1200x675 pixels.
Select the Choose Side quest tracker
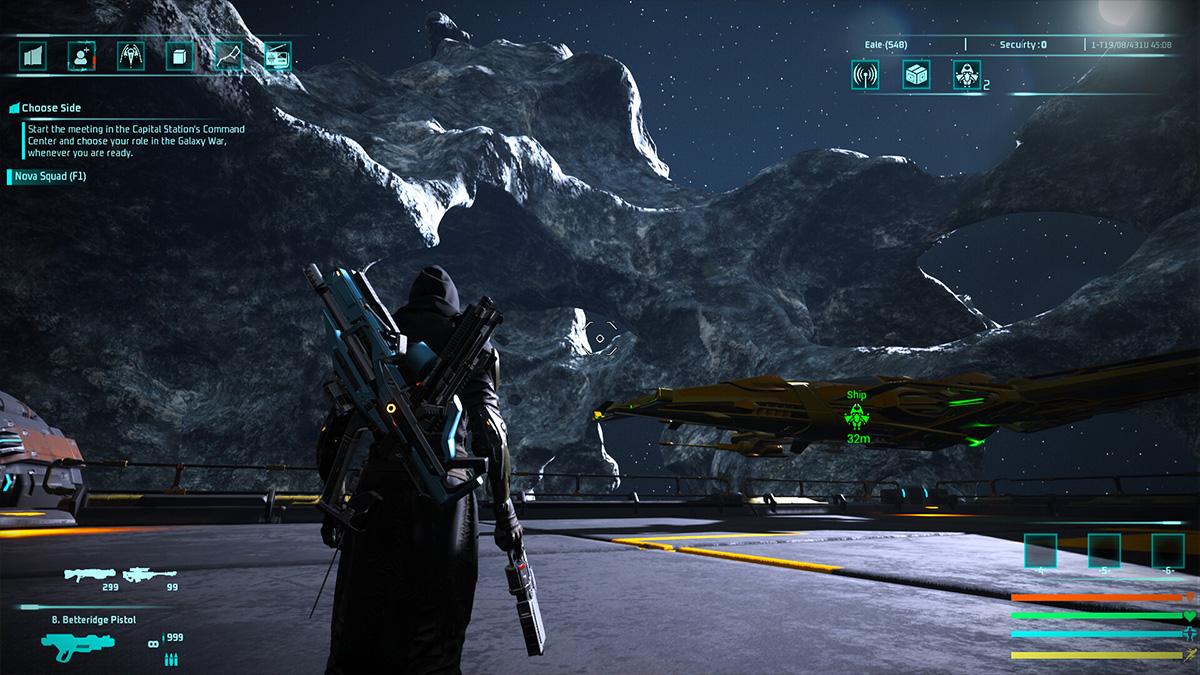tap(50, 108)
